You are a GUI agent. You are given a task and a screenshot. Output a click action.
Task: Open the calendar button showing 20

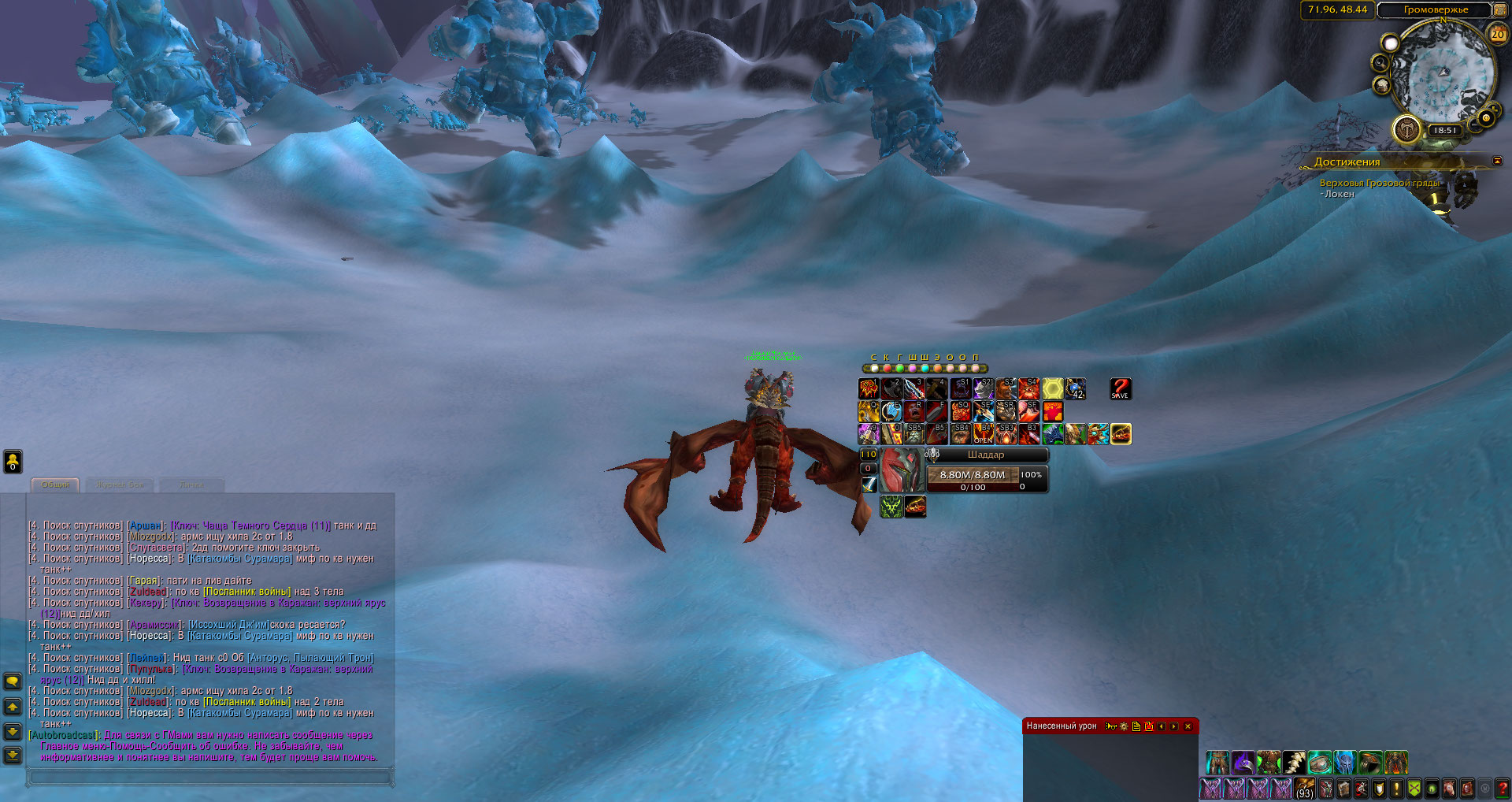(1497, 34)
